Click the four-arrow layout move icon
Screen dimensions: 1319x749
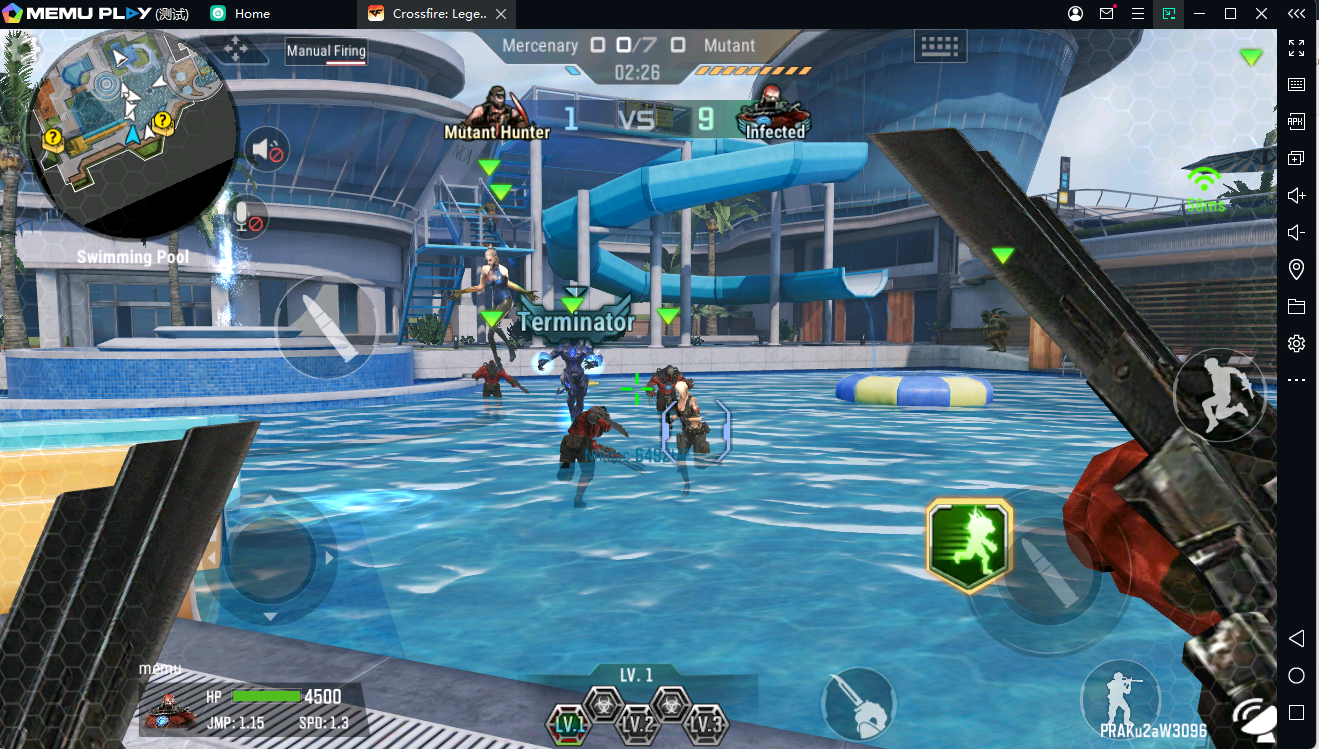pyautogui.click(x=237, y=49)
